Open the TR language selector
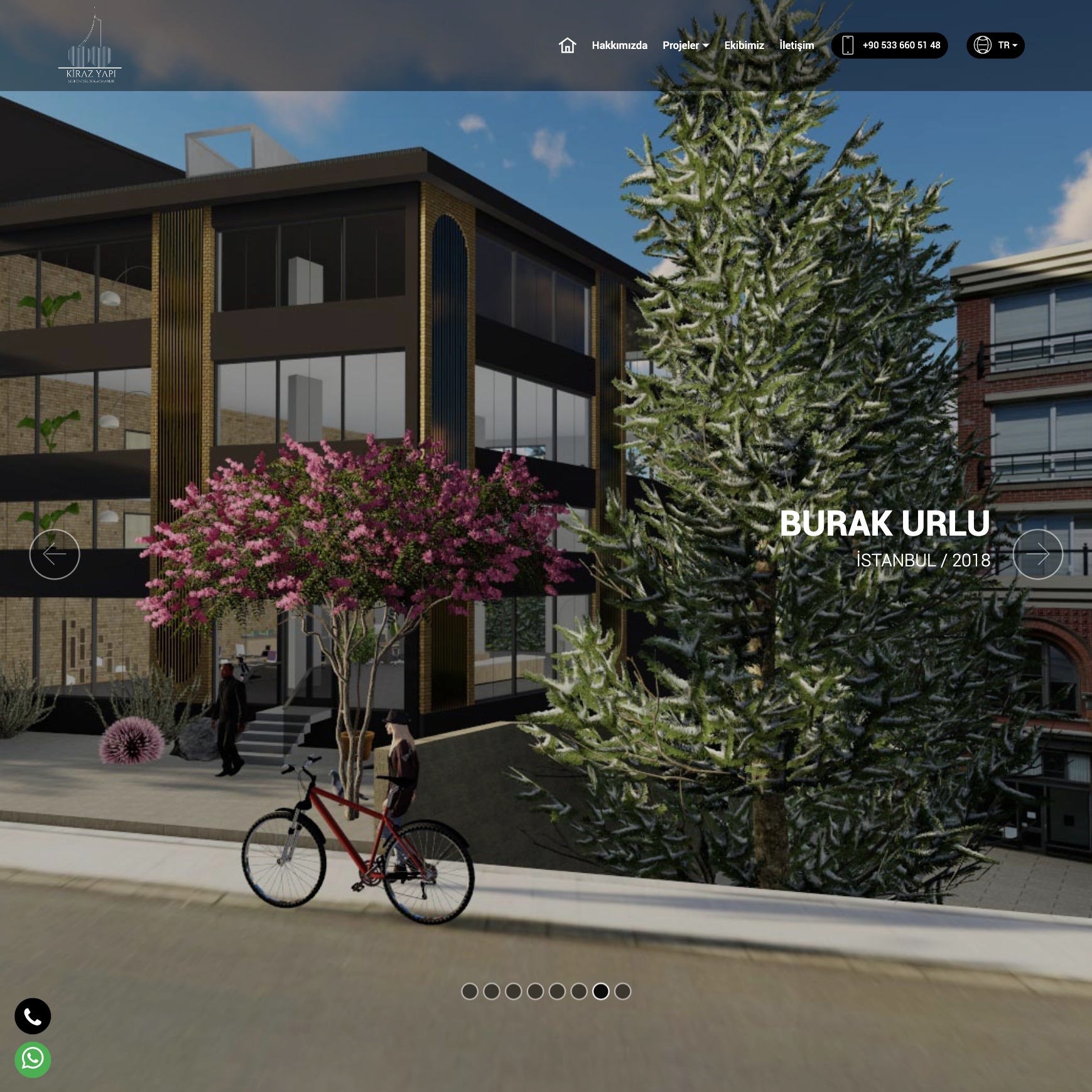Screen dimensions: 1092x1092 [x=995, y=45]
